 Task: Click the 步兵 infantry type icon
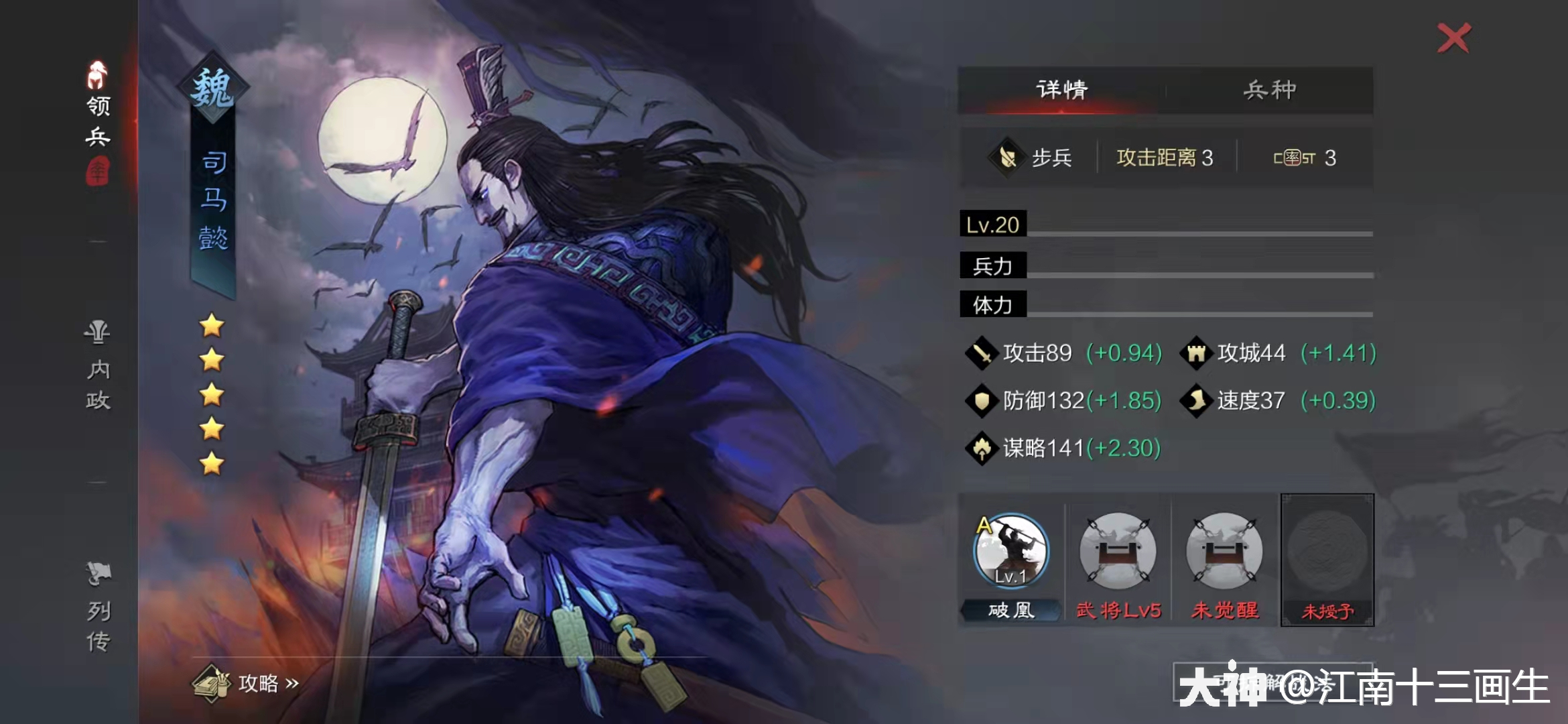click(x=1006, y=157)
